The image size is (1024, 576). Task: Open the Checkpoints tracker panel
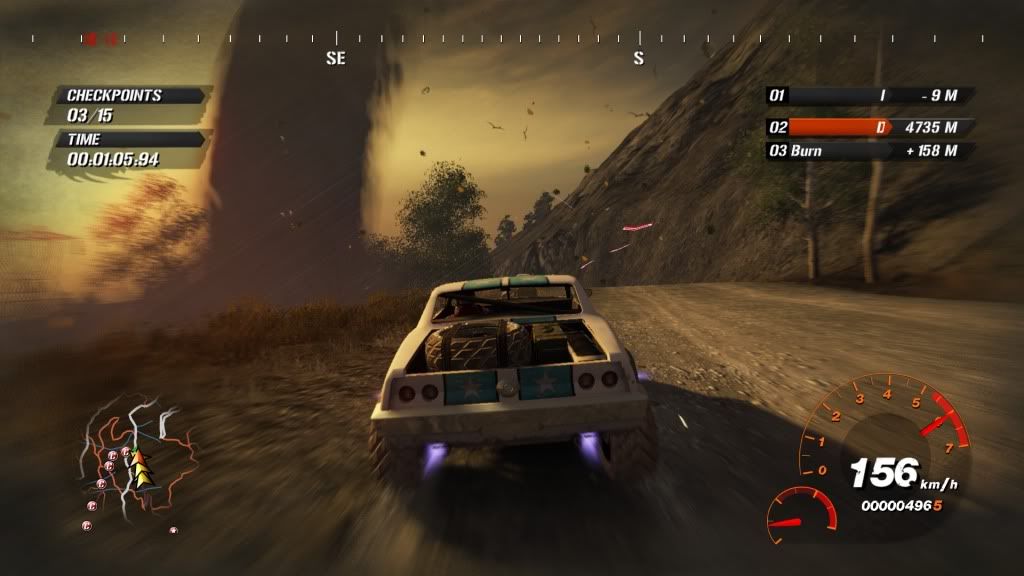[x=130, y=105]
